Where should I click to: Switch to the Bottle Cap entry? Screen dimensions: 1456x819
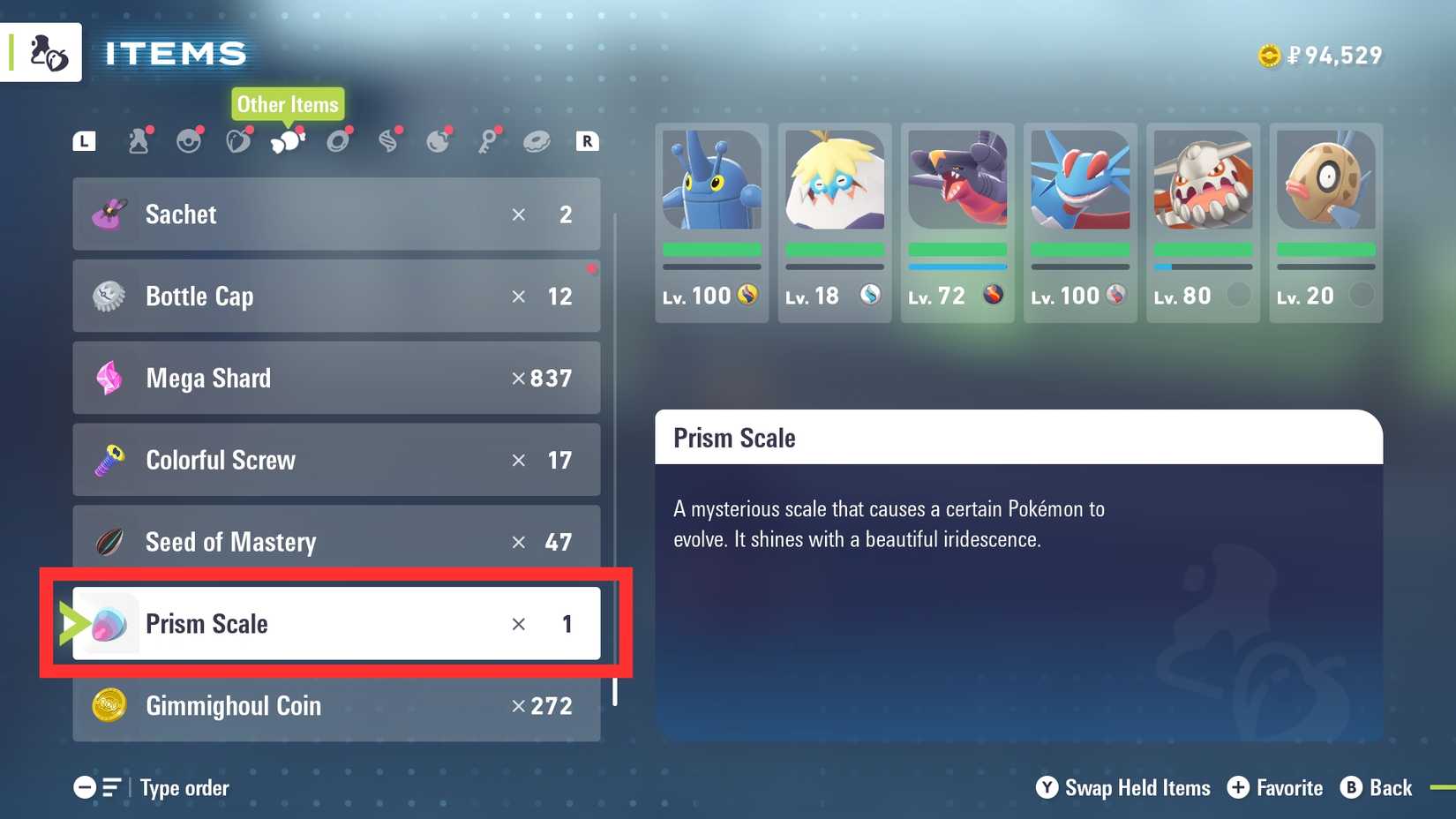[335, 296]
